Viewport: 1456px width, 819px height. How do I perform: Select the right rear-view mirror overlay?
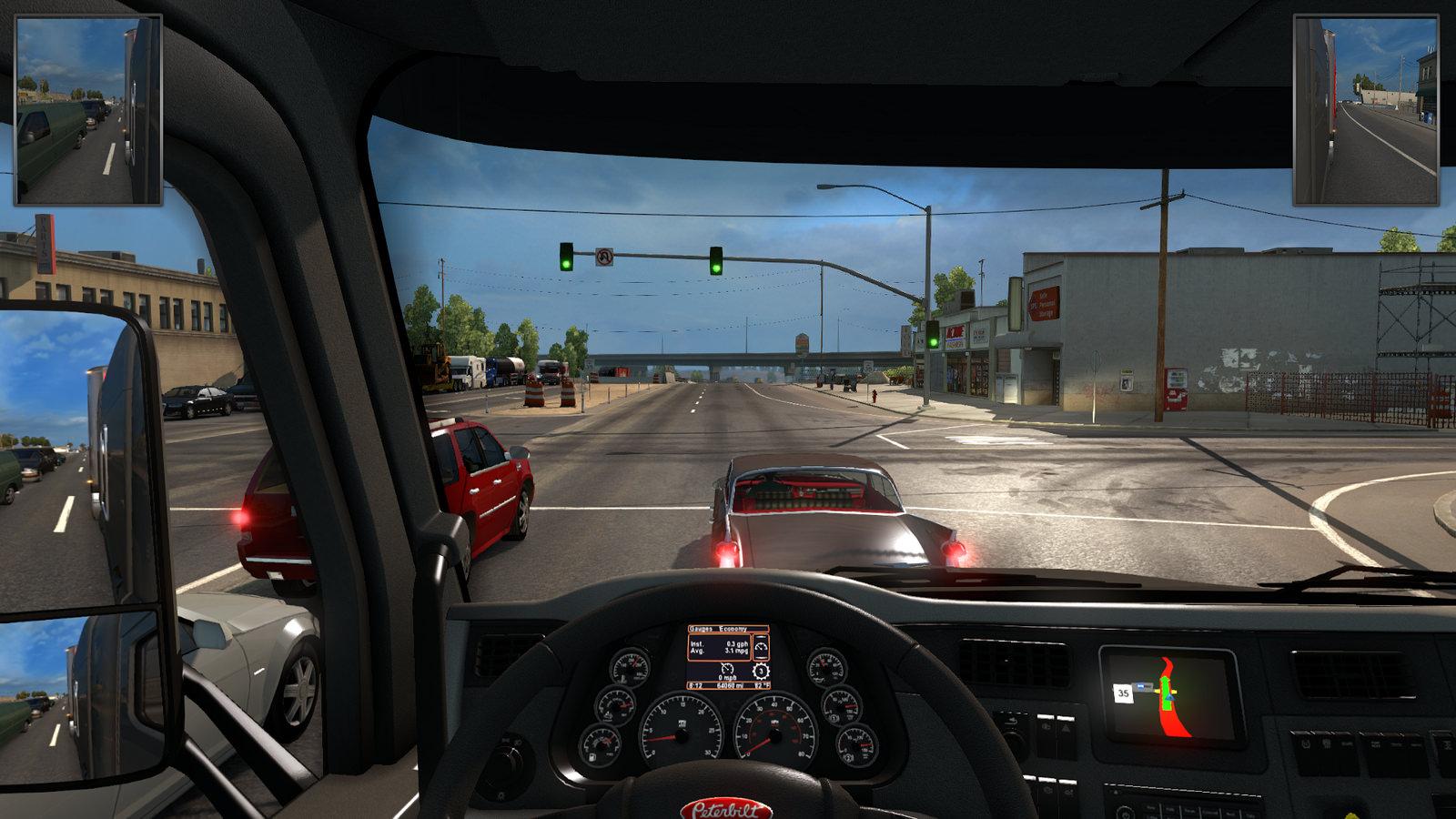pos(1366,110)
